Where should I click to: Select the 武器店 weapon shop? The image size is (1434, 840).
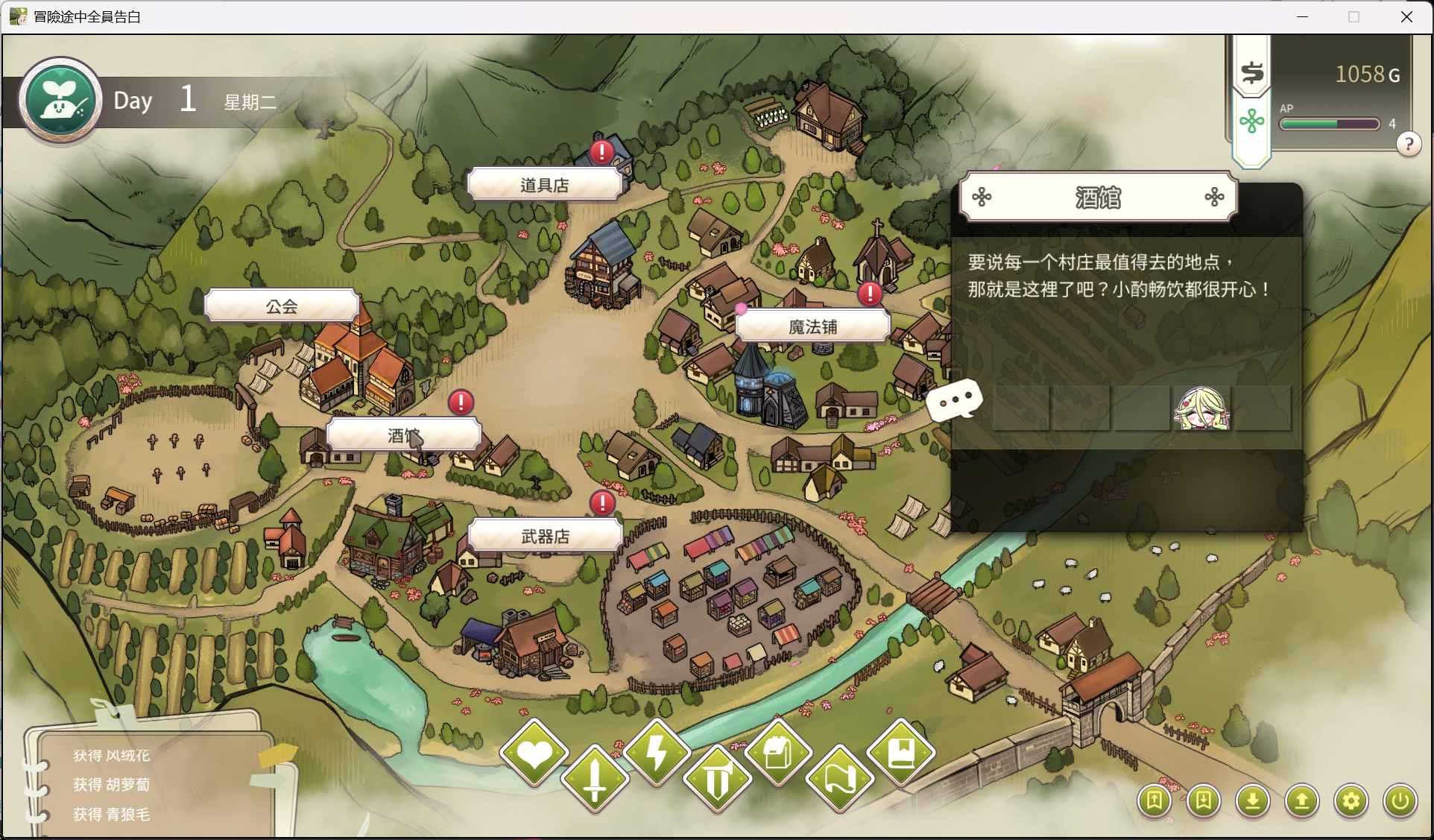pos(545,537)
